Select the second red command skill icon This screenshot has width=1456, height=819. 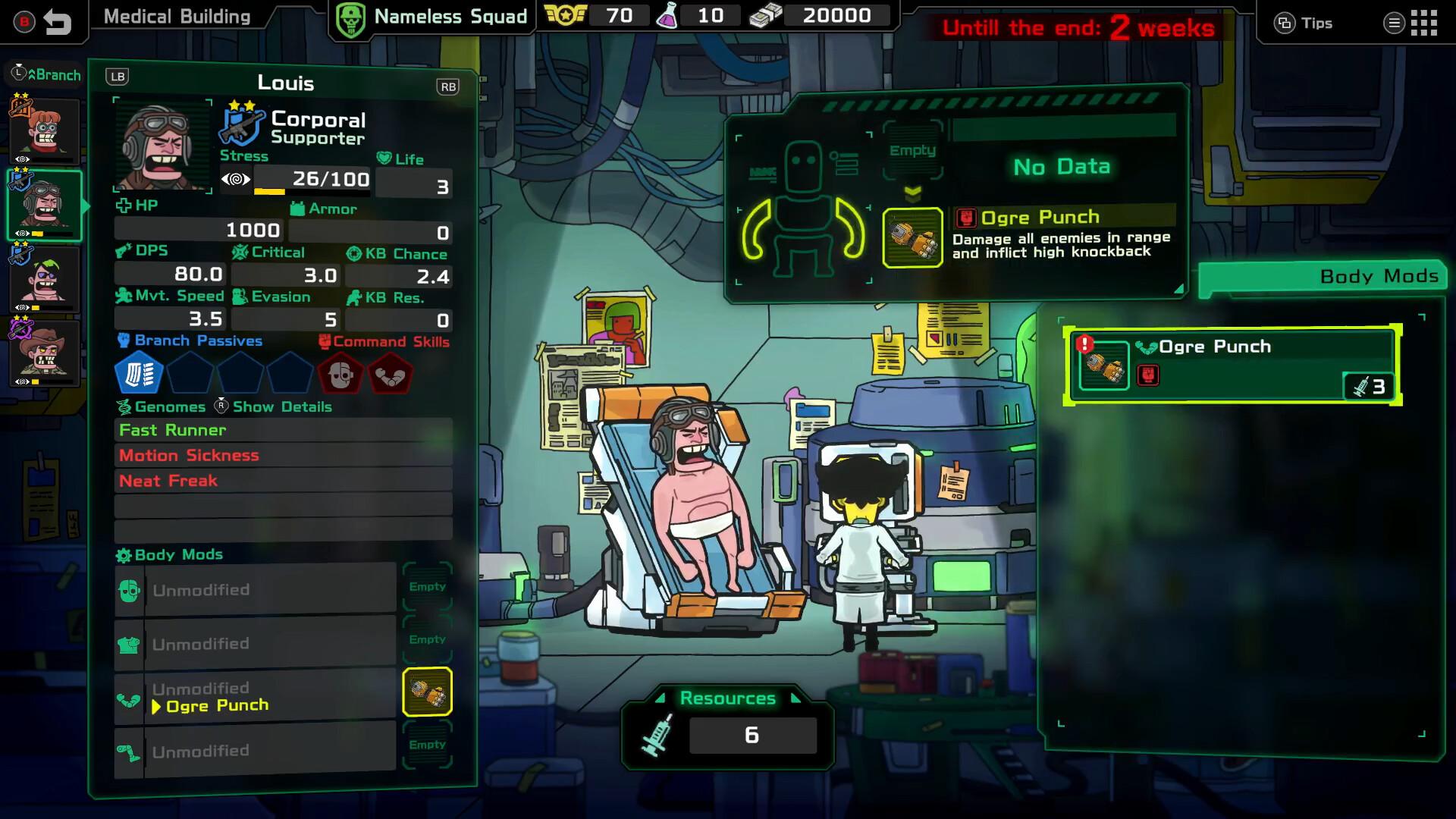tap(390, 375)
